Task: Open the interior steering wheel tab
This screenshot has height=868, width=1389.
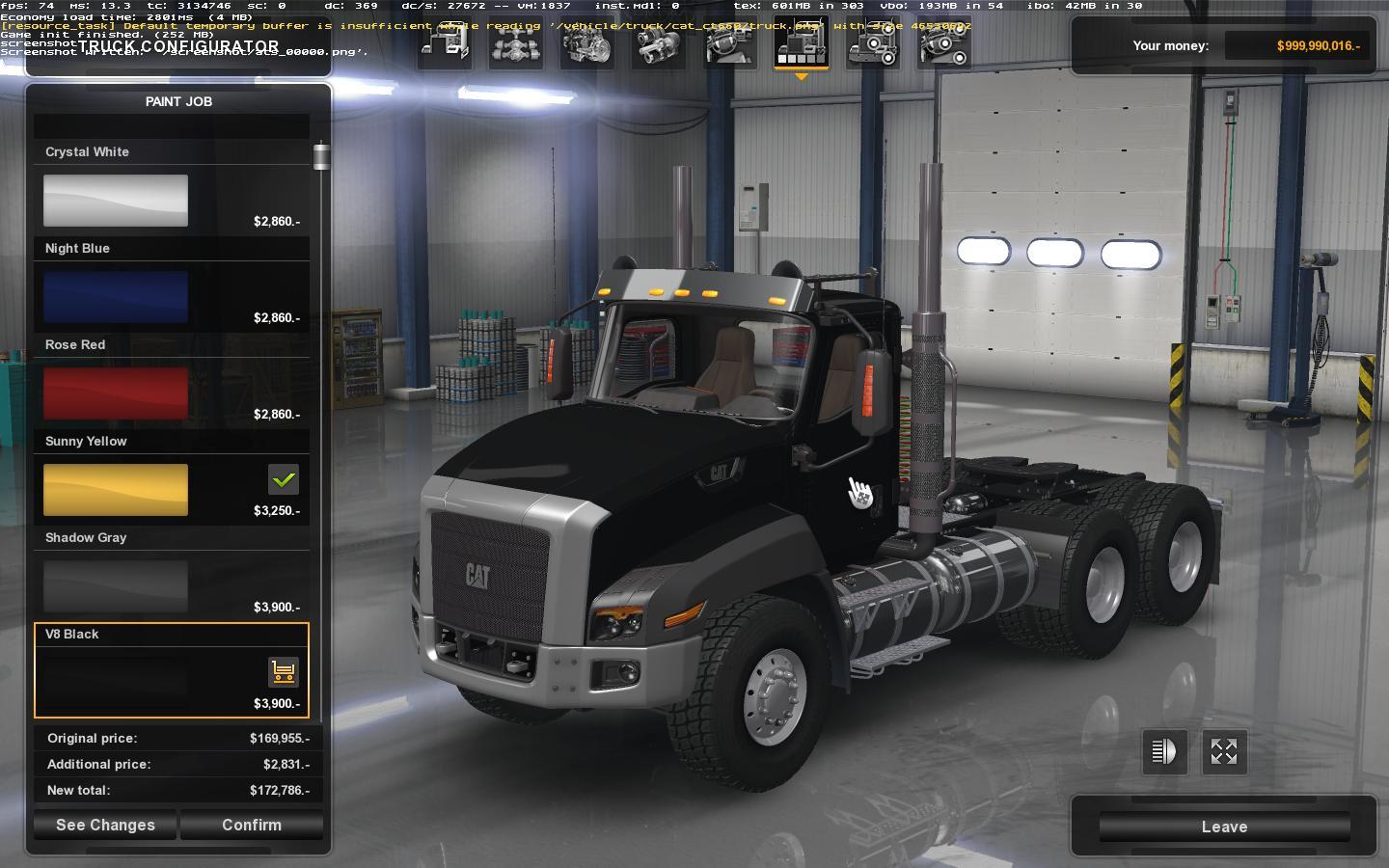Action: point(730,43)
